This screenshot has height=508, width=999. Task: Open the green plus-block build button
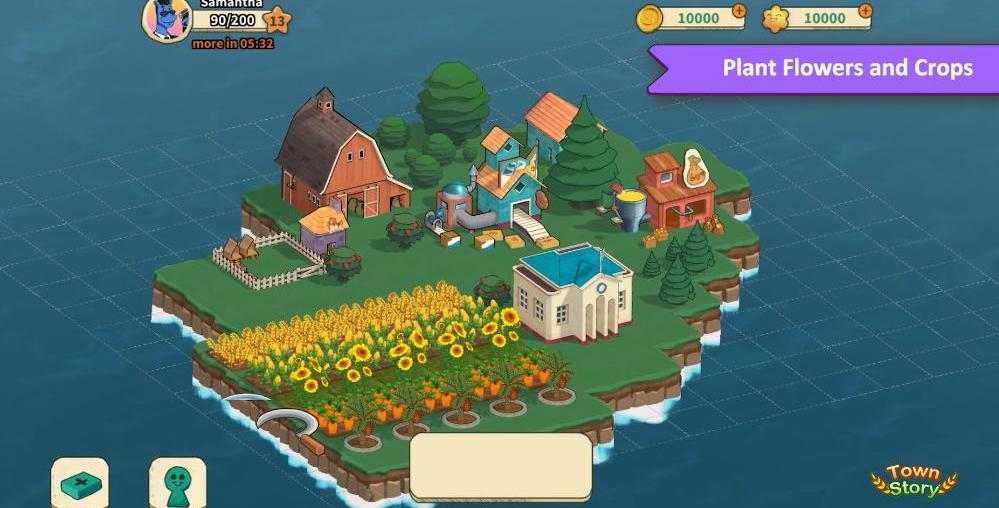click(x=80, y=485)
